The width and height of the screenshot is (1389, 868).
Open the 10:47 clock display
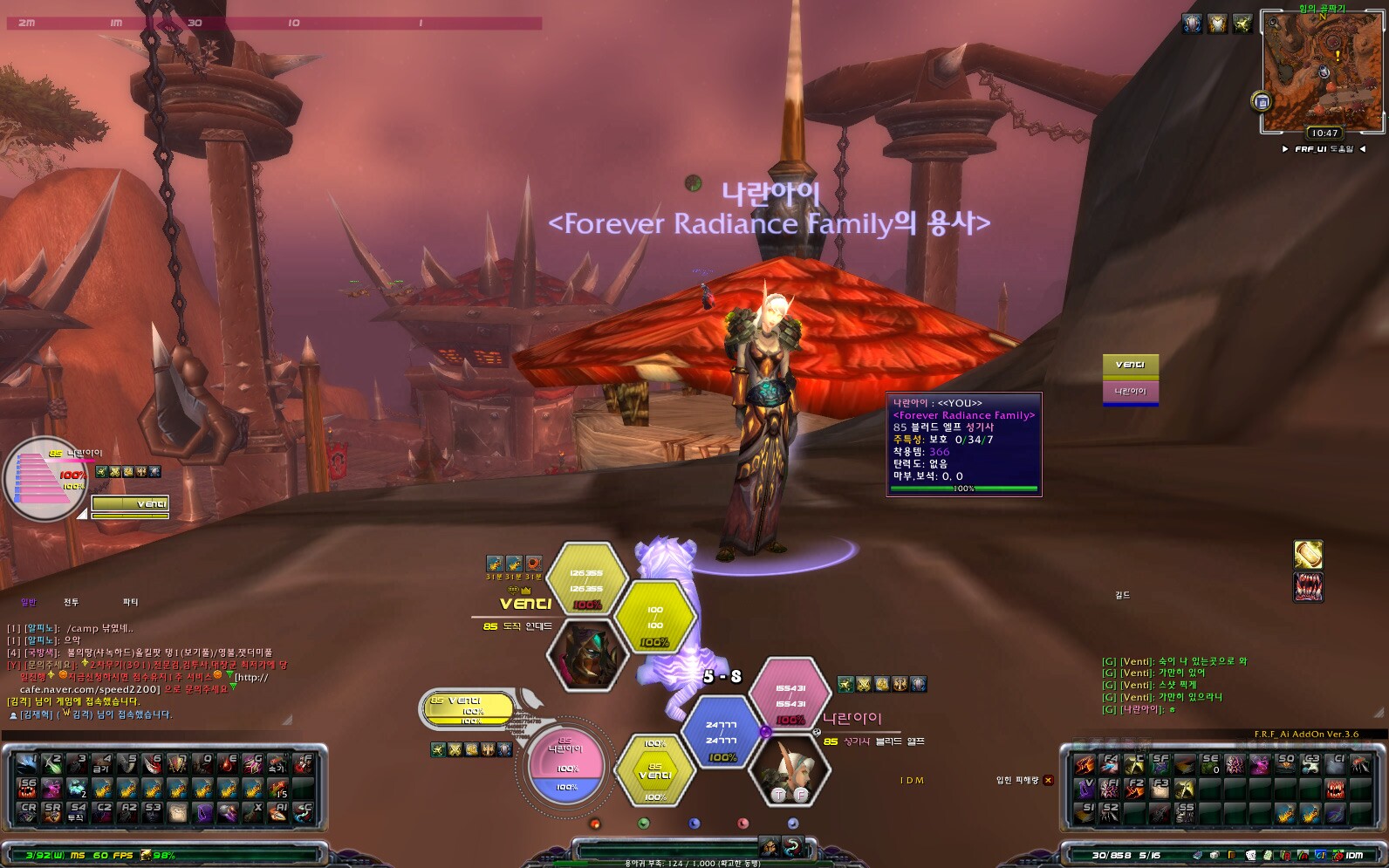pos(1324,133)
